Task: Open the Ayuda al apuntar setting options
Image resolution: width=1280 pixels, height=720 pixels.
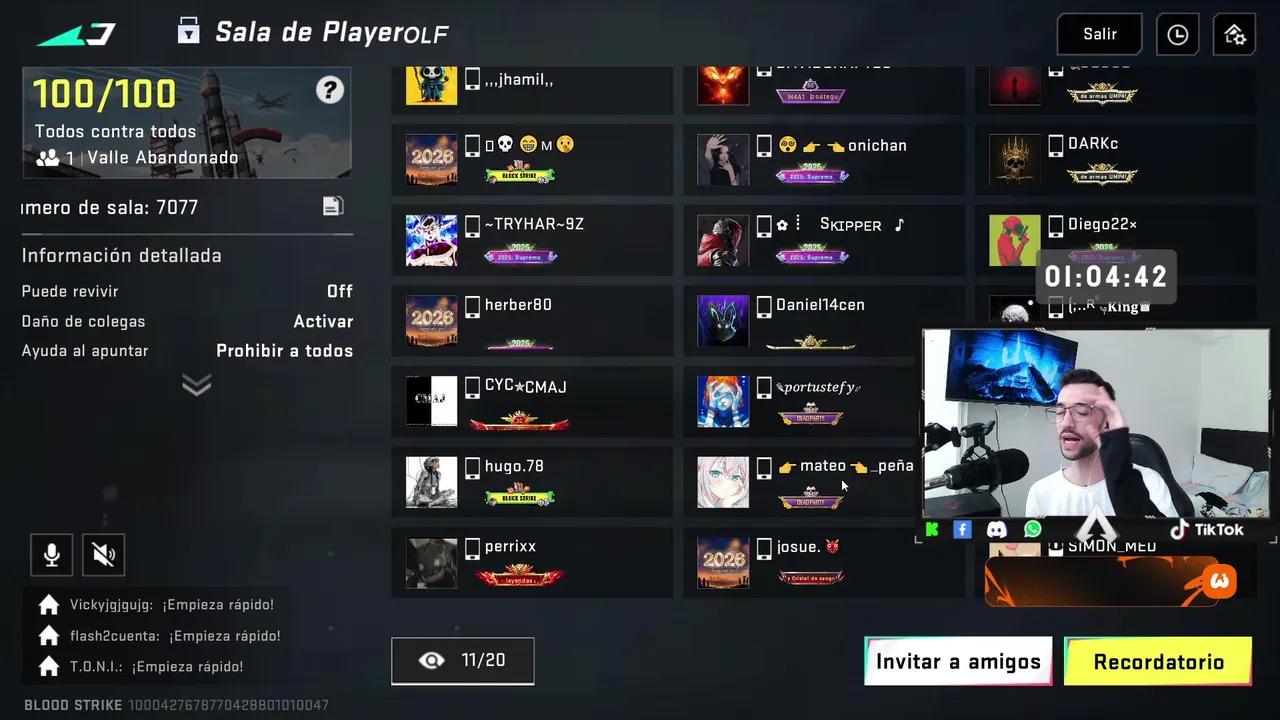Action: click(284, 351)
